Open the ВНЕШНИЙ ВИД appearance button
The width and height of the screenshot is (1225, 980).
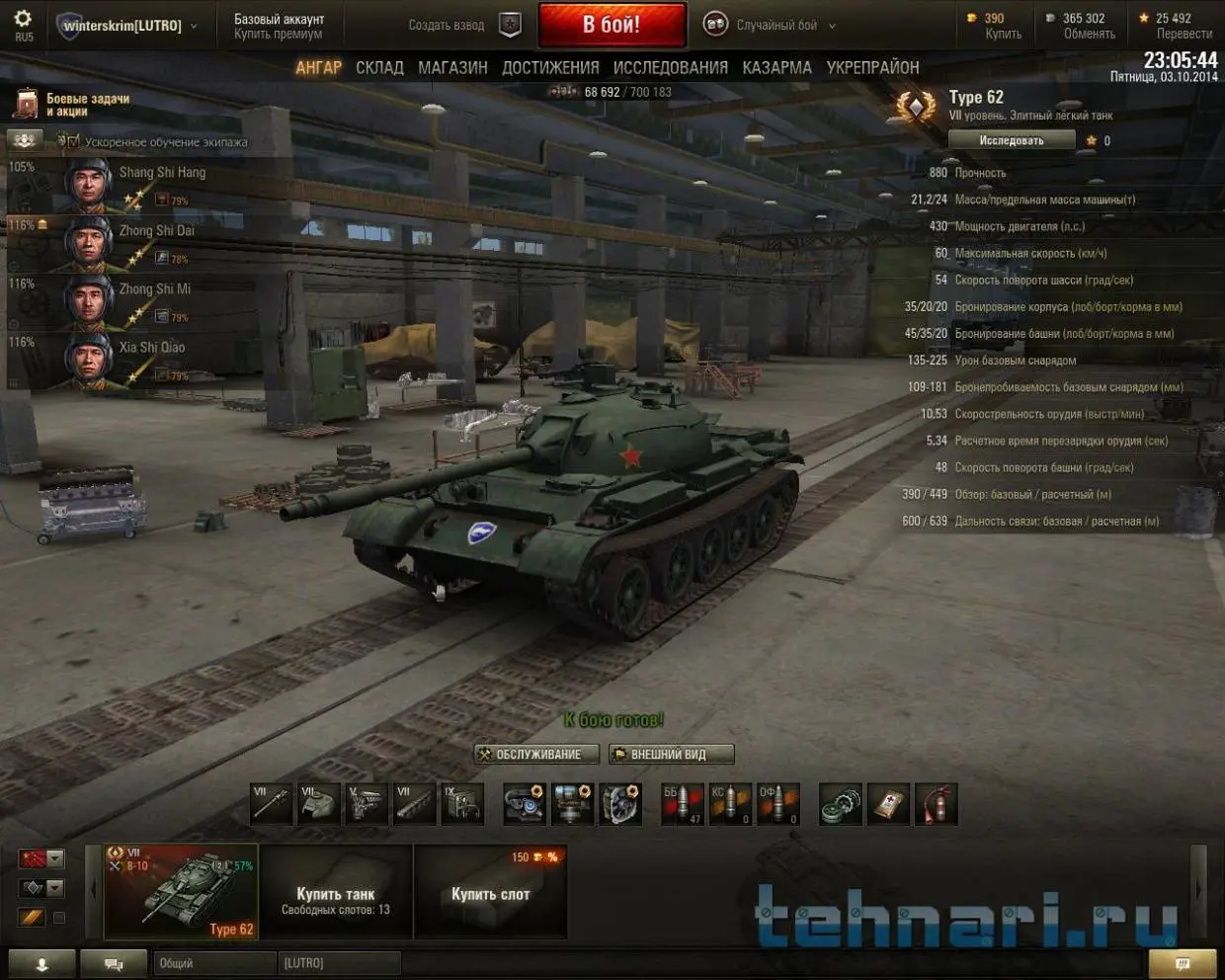click(671, 755)
